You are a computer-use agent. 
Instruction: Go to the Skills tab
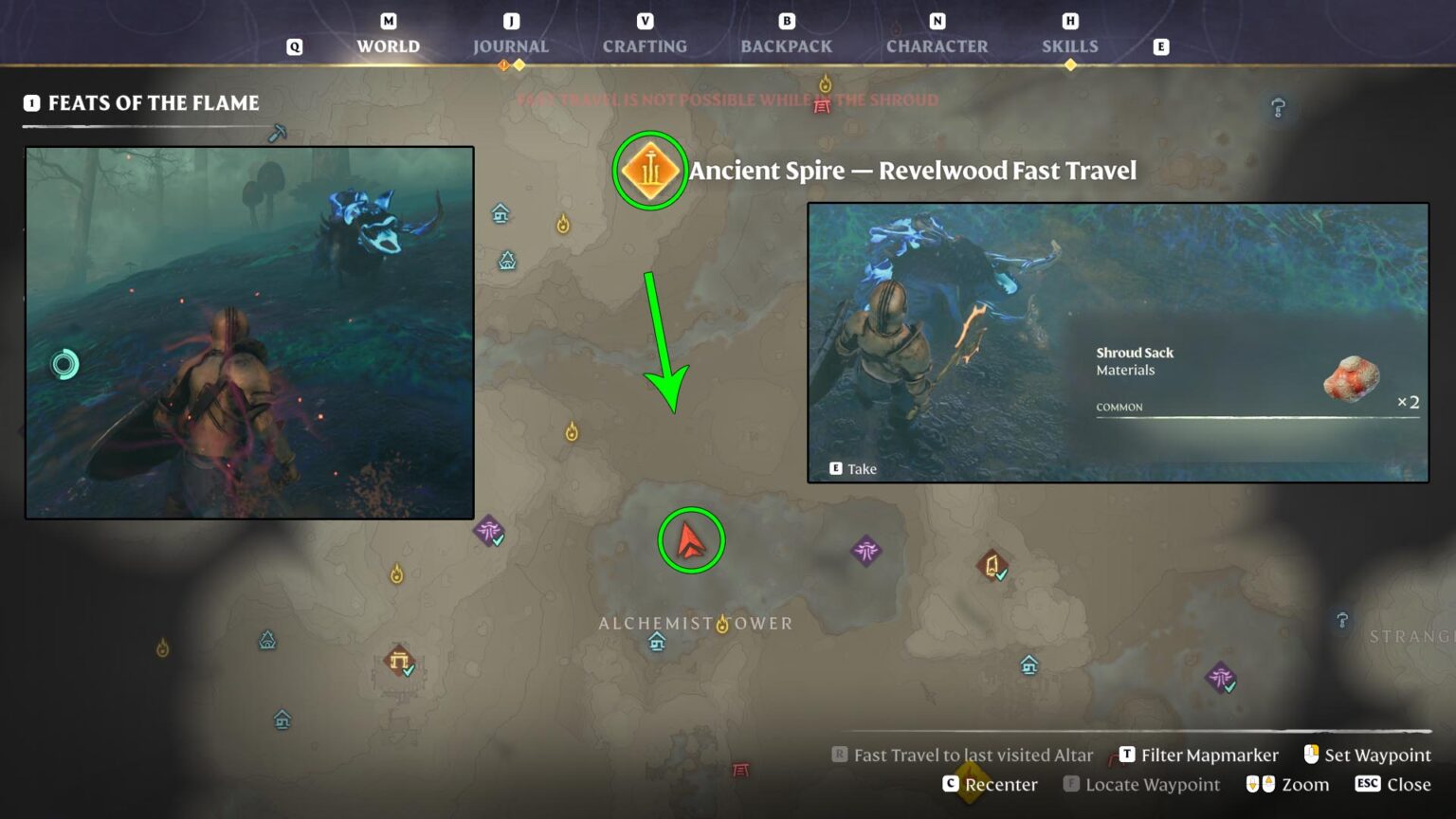(1069, 45)
